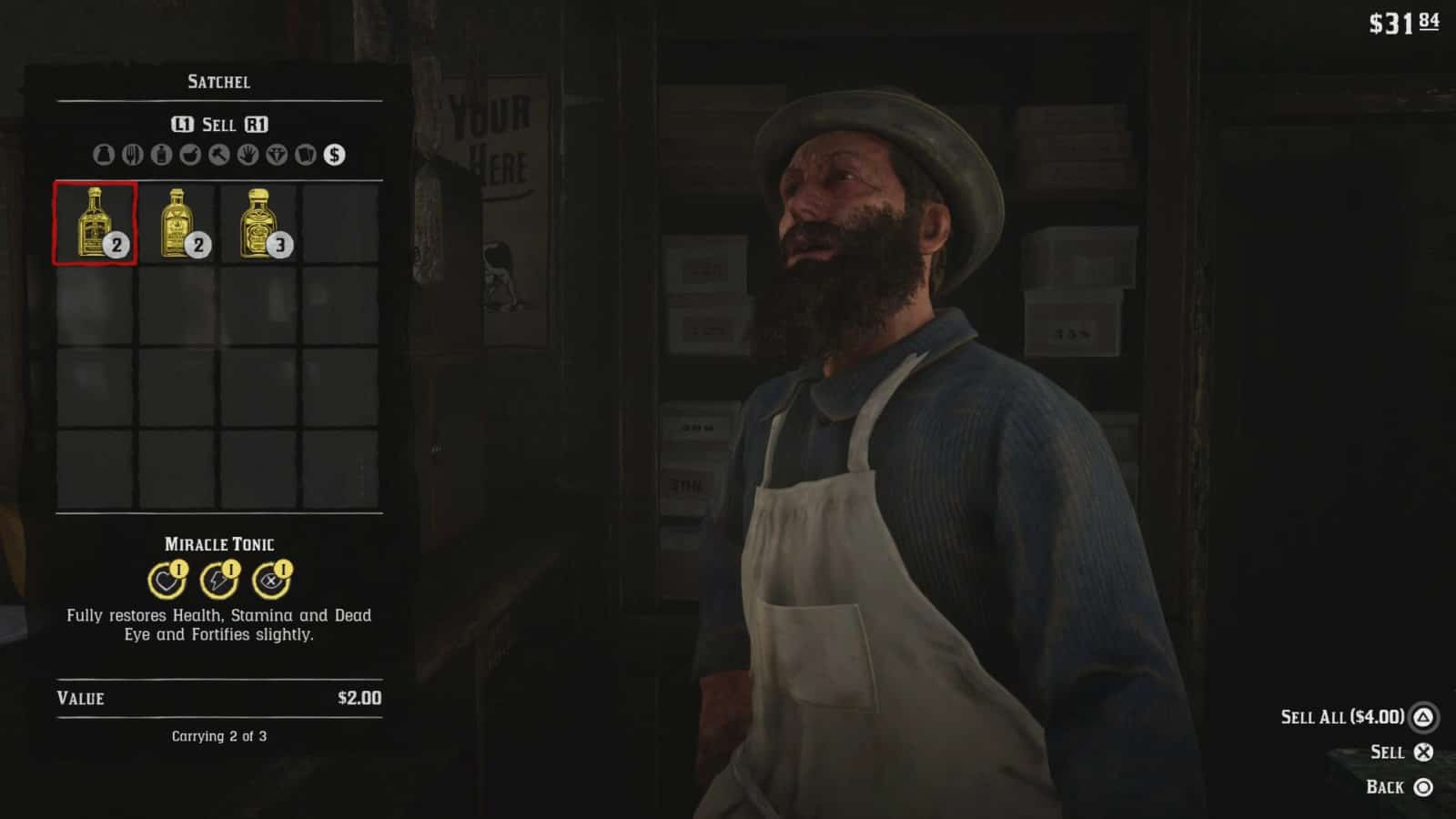Select the second tonic bottle in grid
Viewport: 1456px width, 819px height.
pos(176,223)
